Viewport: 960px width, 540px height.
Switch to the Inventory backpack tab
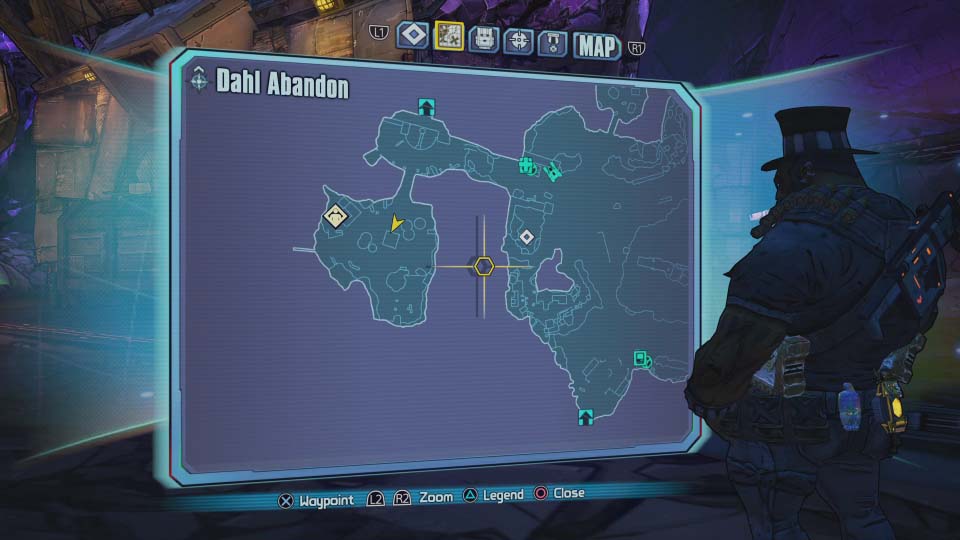485,39
